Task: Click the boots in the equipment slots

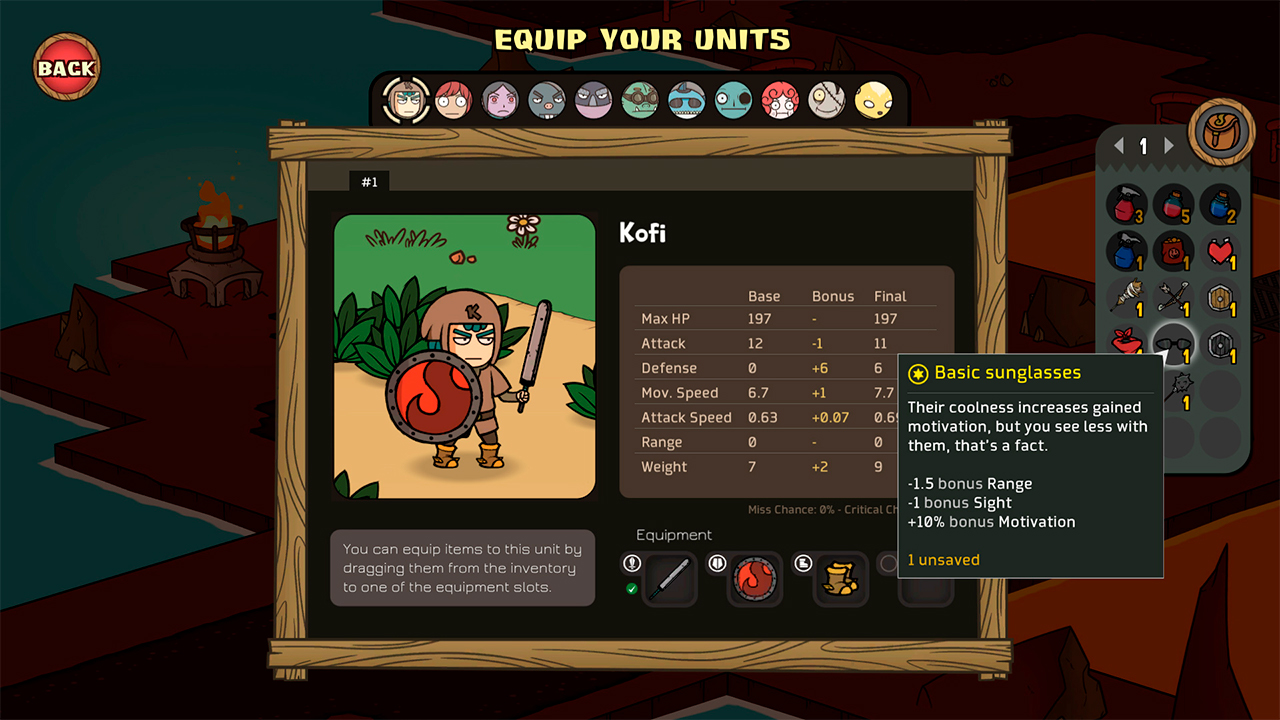Action: pos(841,578)
